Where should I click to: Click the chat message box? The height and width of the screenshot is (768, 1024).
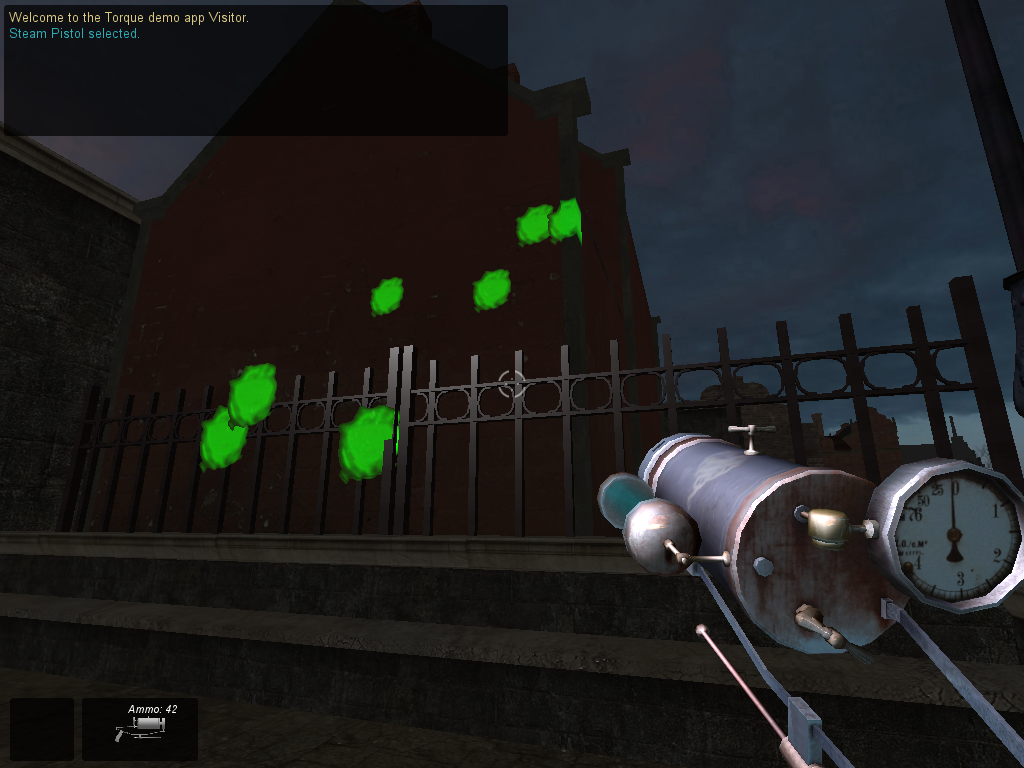coord(256,70)
